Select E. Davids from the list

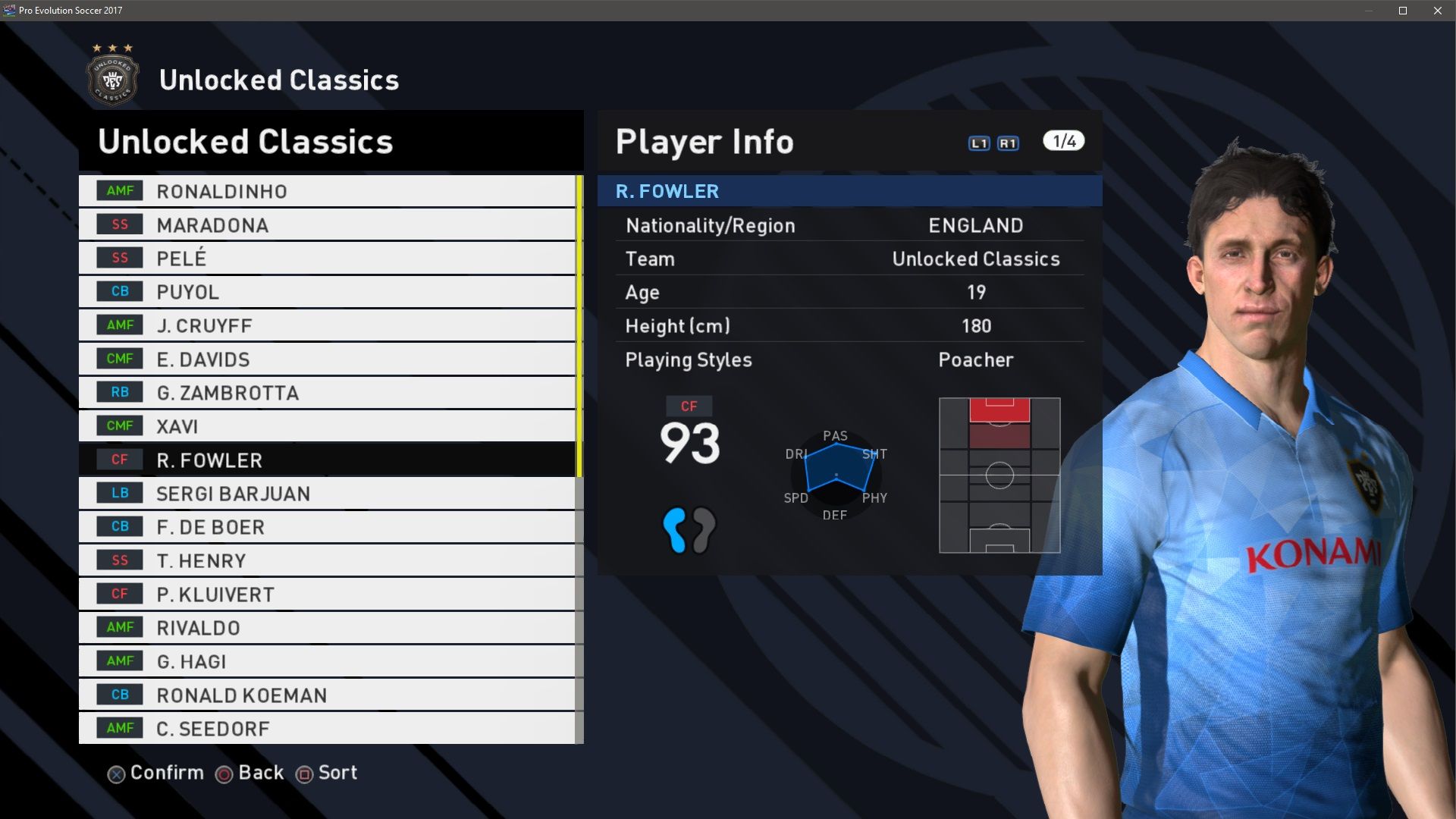(x=326, y=359)
